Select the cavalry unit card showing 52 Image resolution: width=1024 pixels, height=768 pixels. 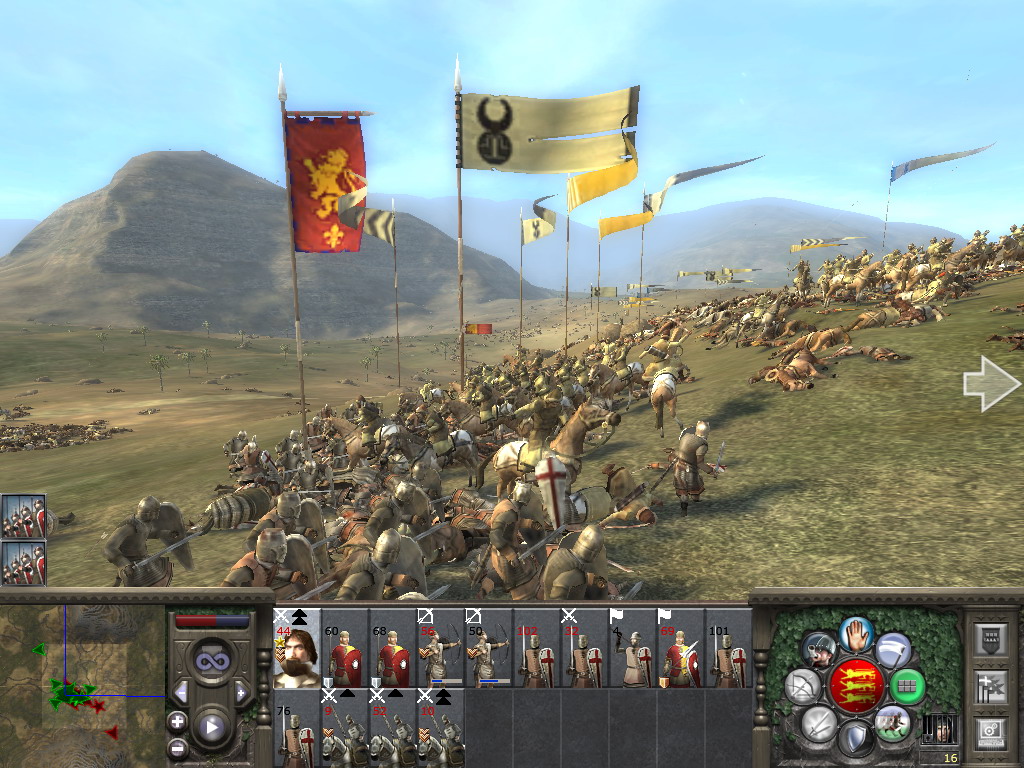point(393,728)
